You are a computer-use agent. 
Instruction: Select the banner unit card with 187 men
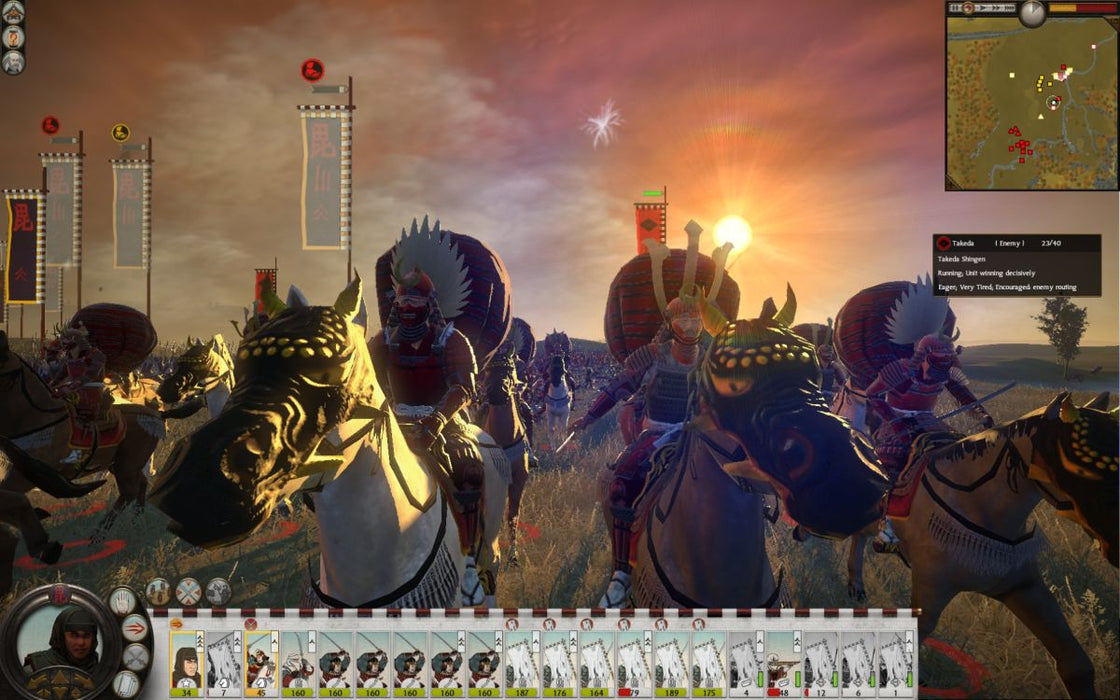coord(523,657)
